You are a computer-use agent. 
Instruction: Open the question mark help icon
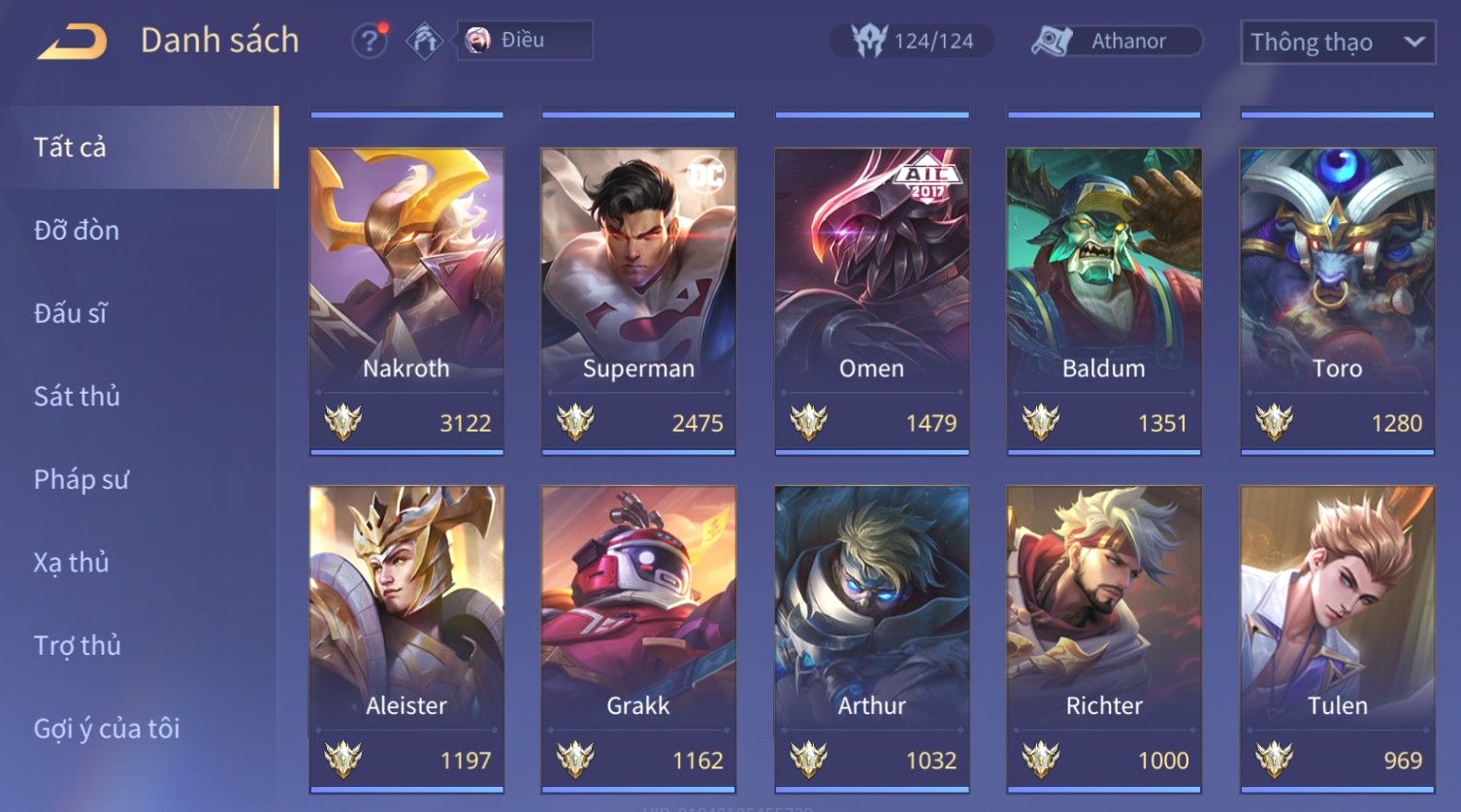[x=369, y=42]
